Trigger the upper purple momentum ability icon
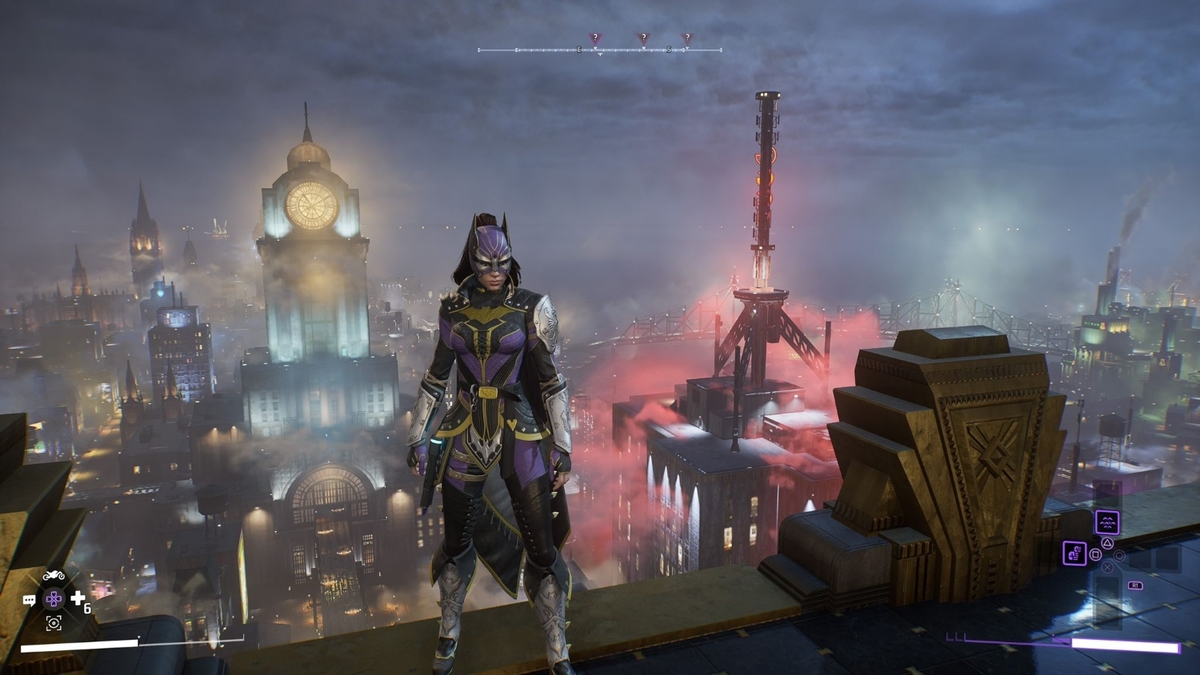Image resolution: width=1200 pixels, height=675 pixels. pyautogui.click(x=1106, y=522)
